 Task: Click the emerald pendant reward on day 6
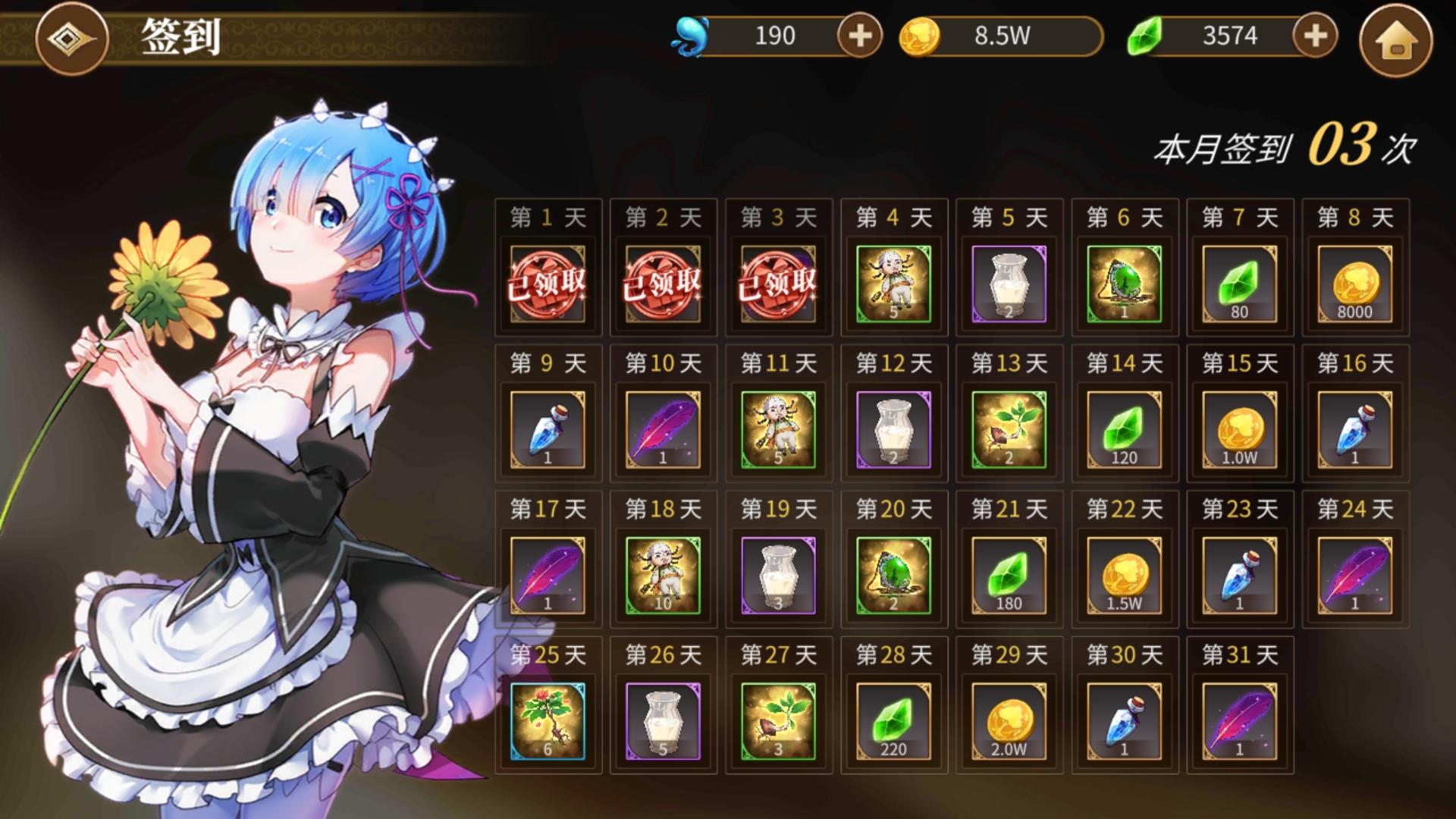(1124, 284)
